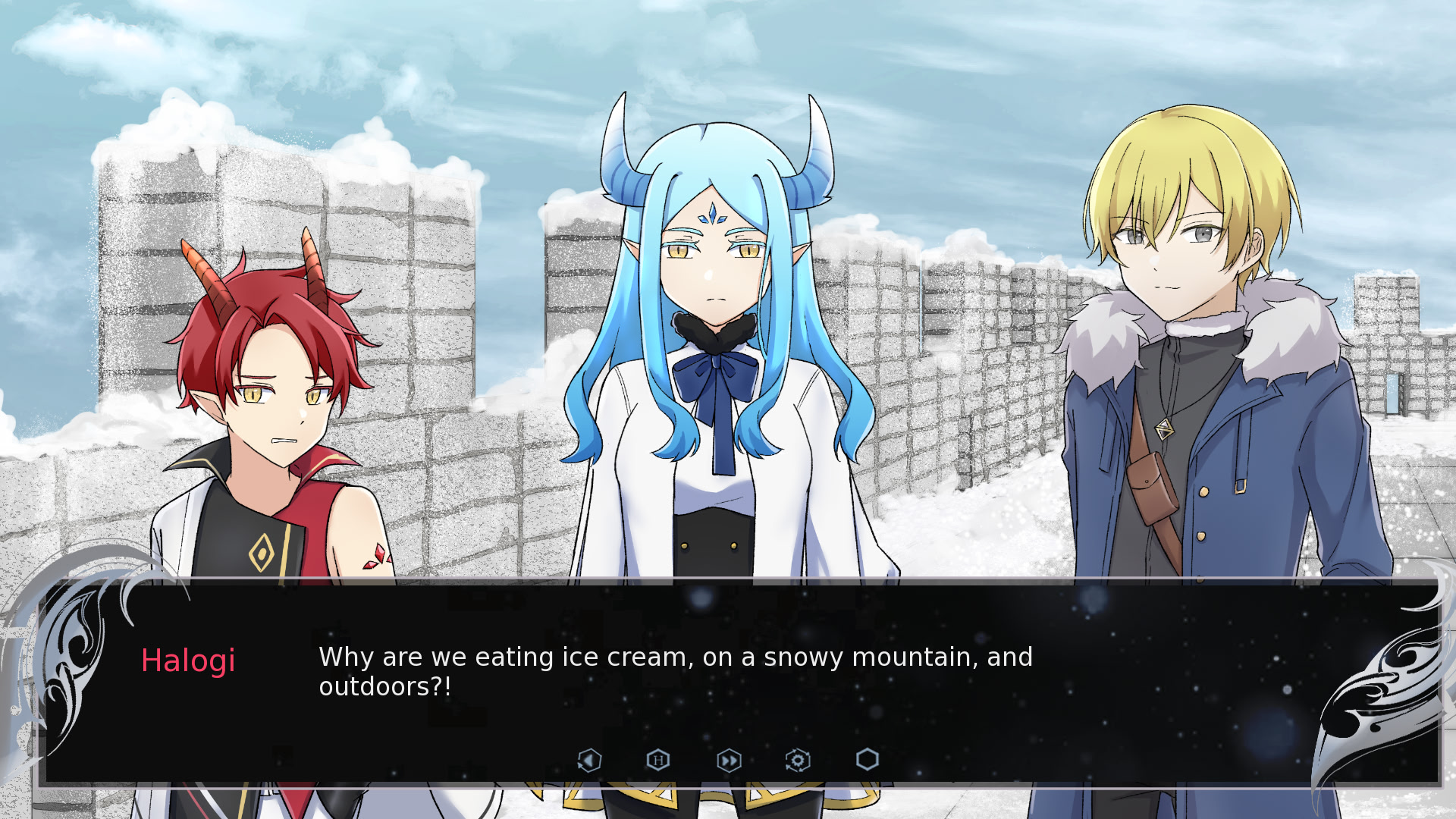Open the dialogue history log

(x=657, y=760)
